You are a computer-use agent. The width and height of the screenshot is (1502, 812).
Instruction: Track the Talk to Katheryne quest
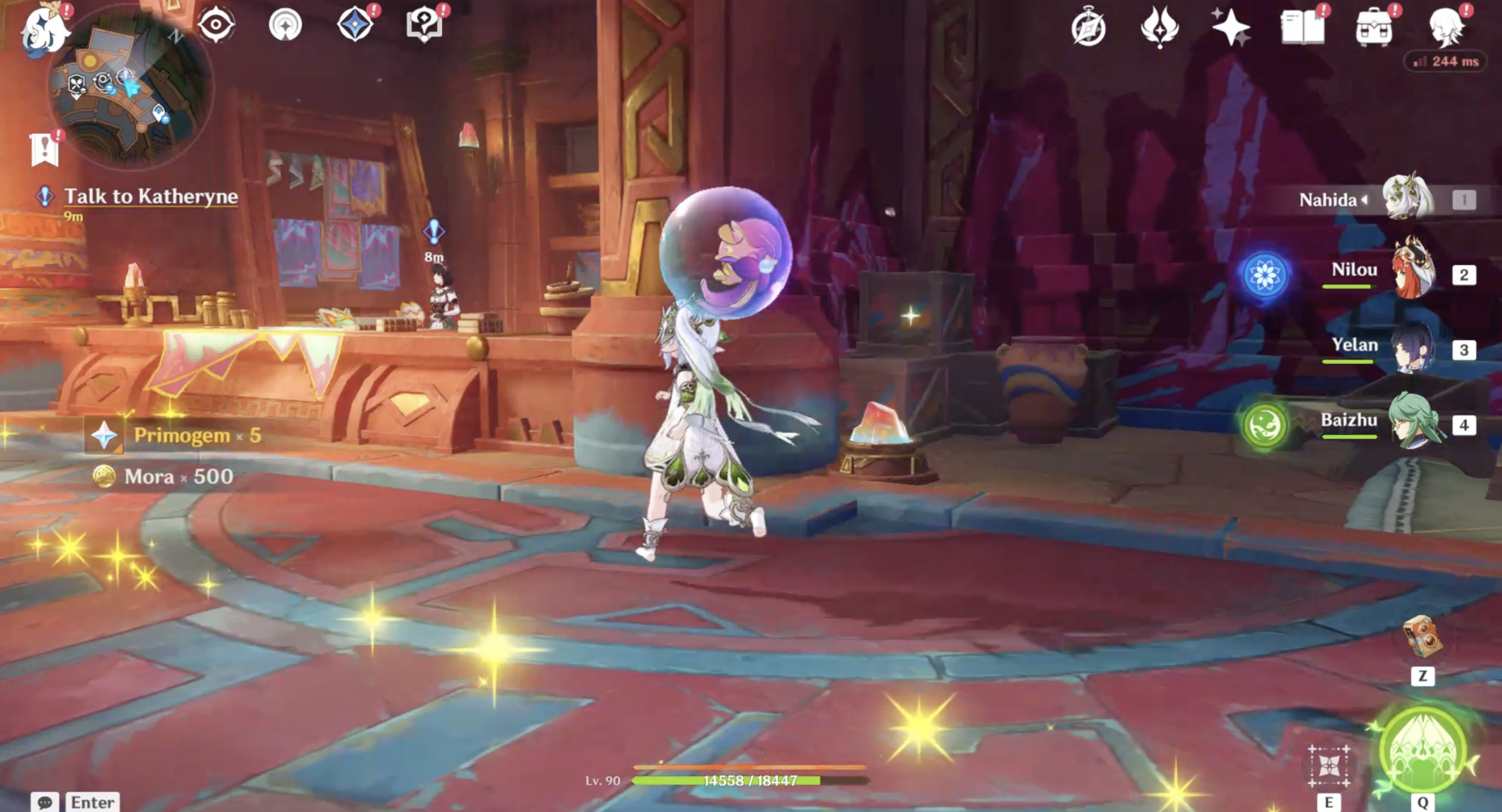150,196
